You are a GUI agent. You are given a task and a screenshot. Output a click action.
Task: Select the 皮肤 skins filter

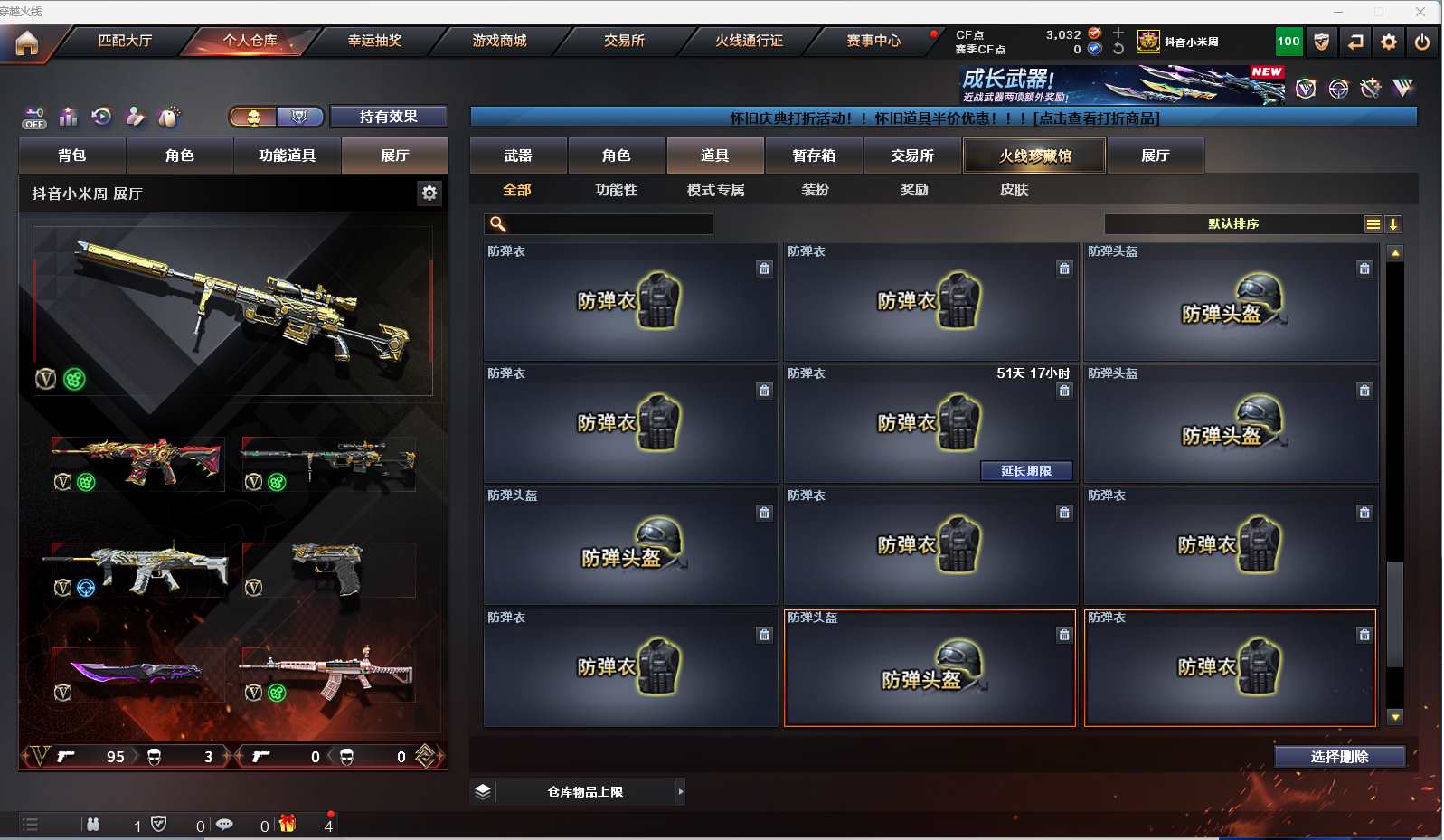1014,190
